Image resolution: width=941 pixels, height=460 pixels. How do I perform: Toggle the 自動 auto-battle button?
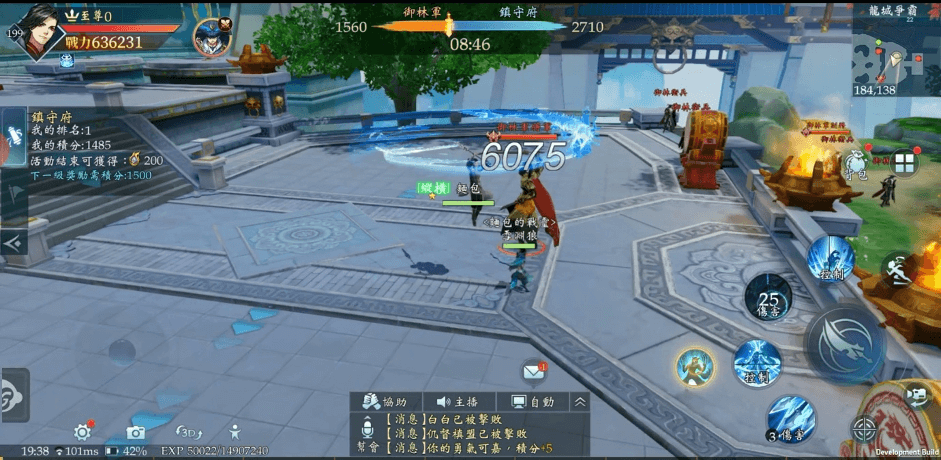[x=532, y=401]
